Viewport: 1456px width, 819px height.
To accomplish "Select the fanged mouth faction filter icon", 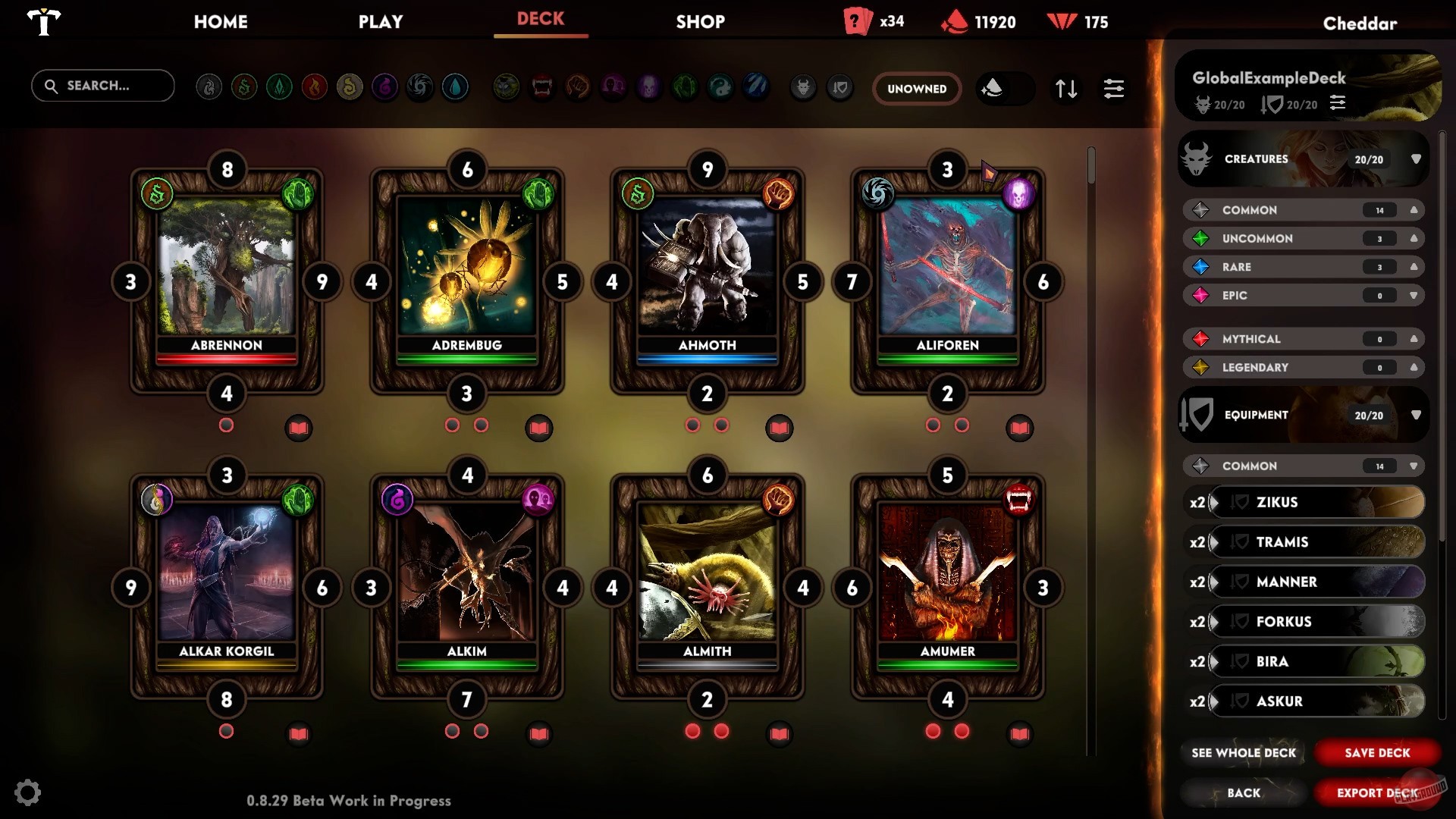I will pyautogui.click(x=541, y=86).
